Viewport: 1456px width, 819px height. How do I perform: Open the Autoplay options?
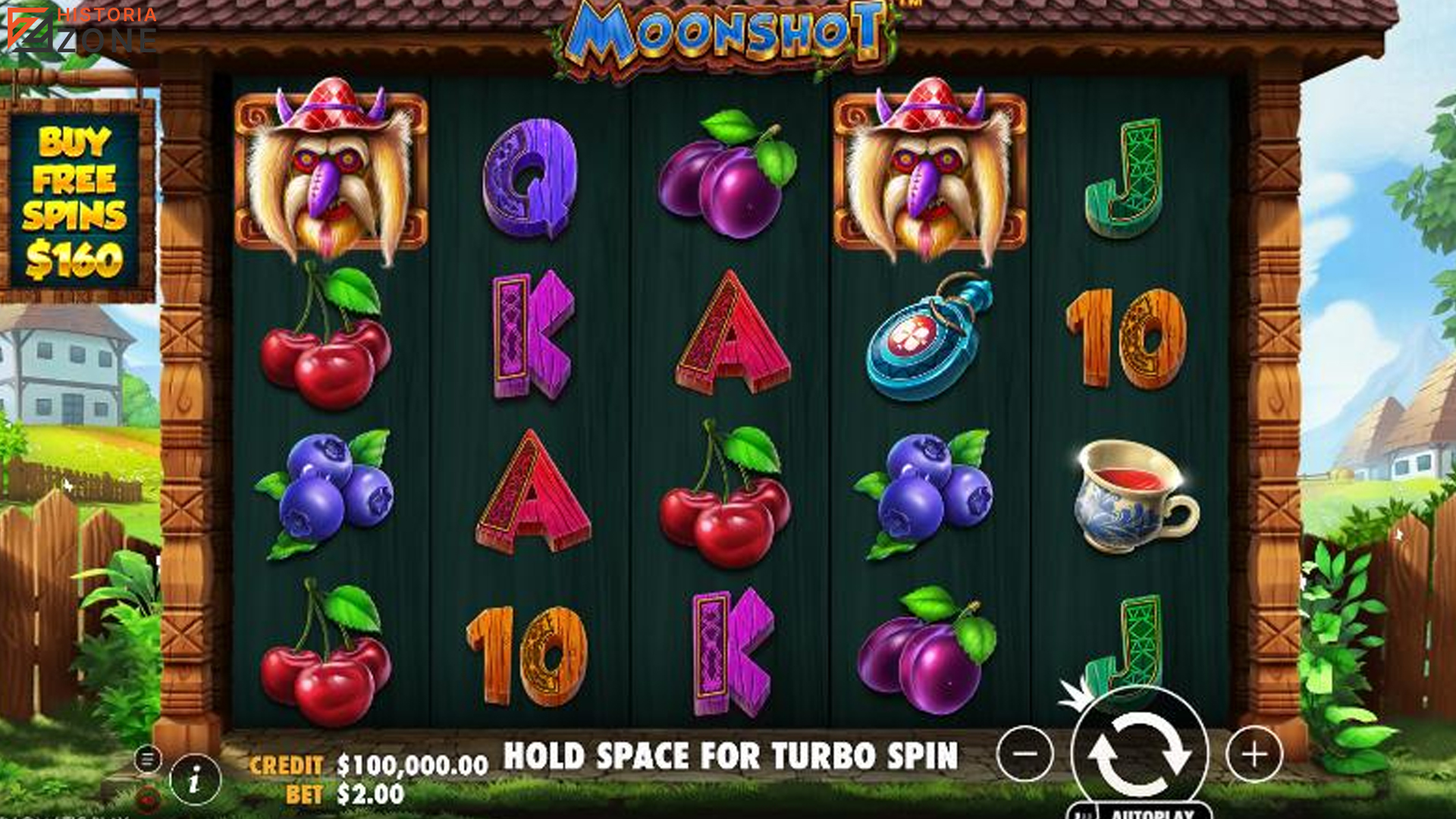click(x=1152, y=812)
